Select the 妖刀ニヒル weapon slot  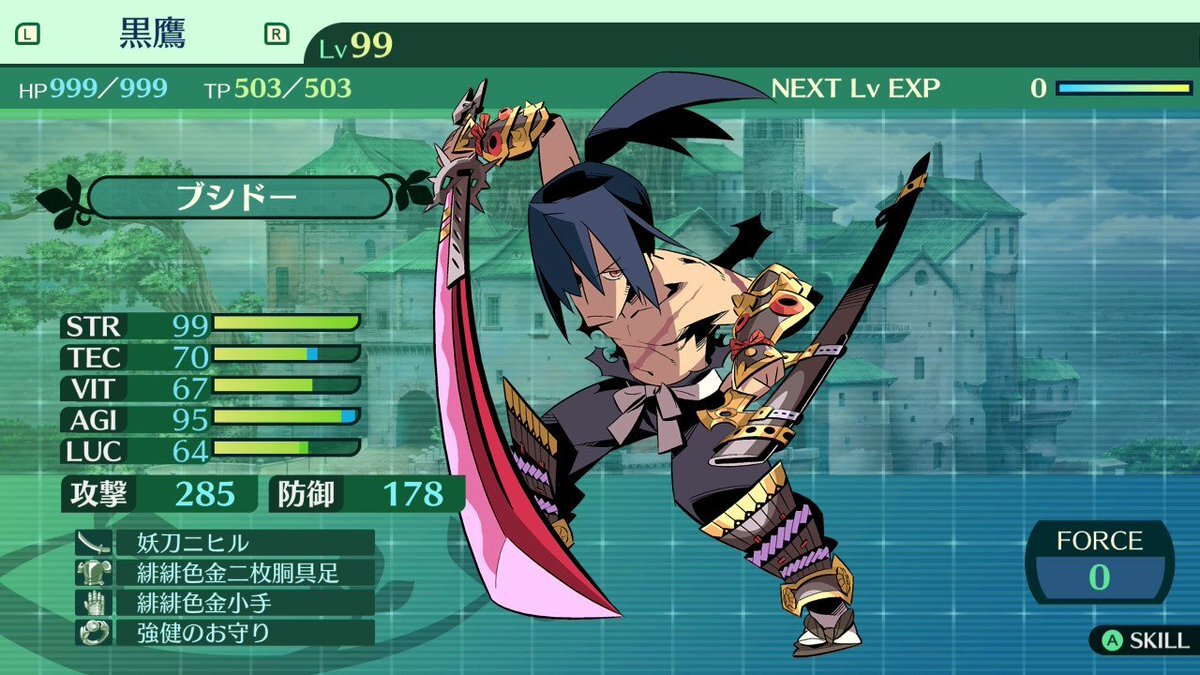224,543
